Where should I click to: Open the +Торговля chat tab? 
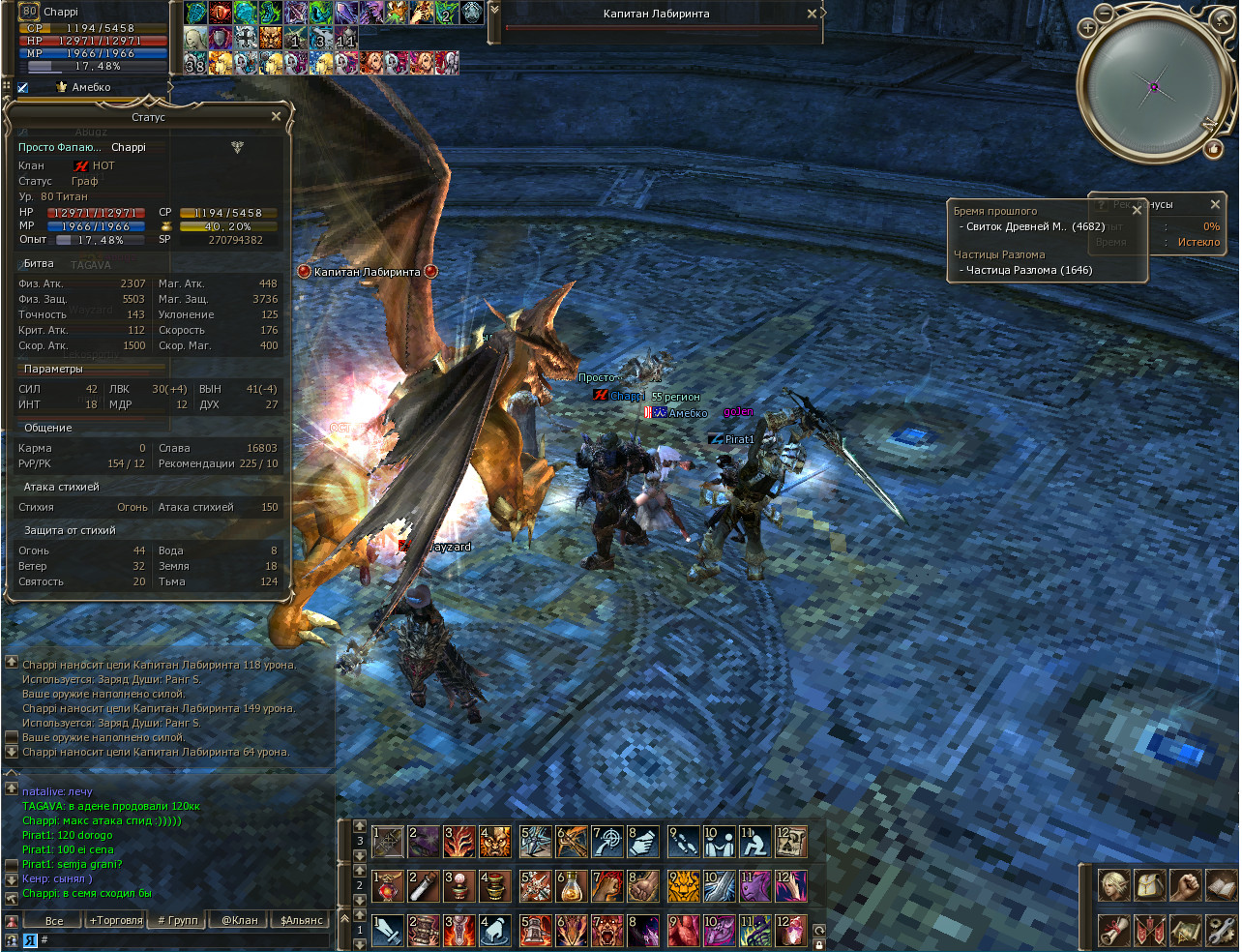pyautogui.click(x=115, y=920)
